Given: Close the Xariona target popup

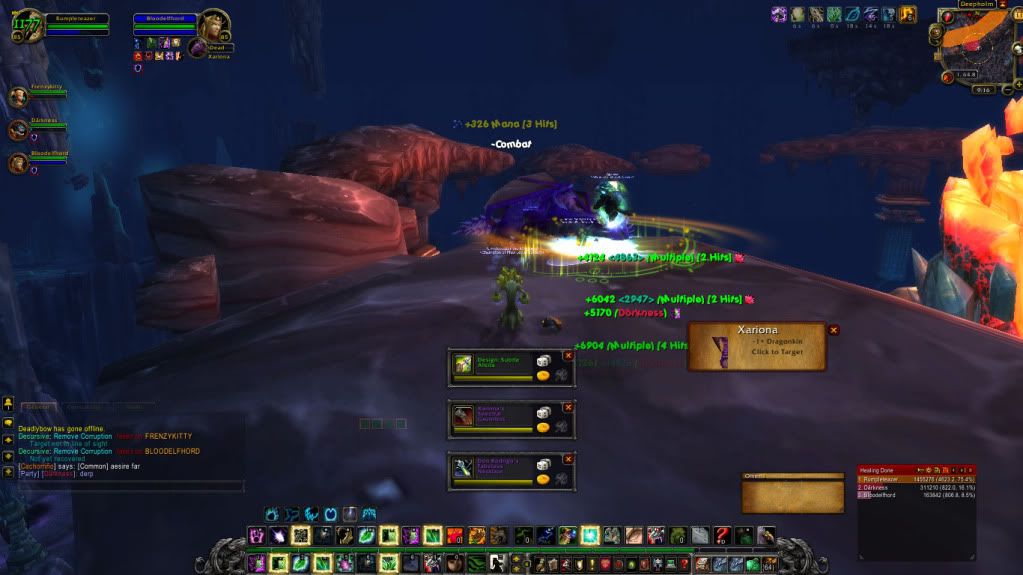Looking at the screenshot, I should point(833,330).
